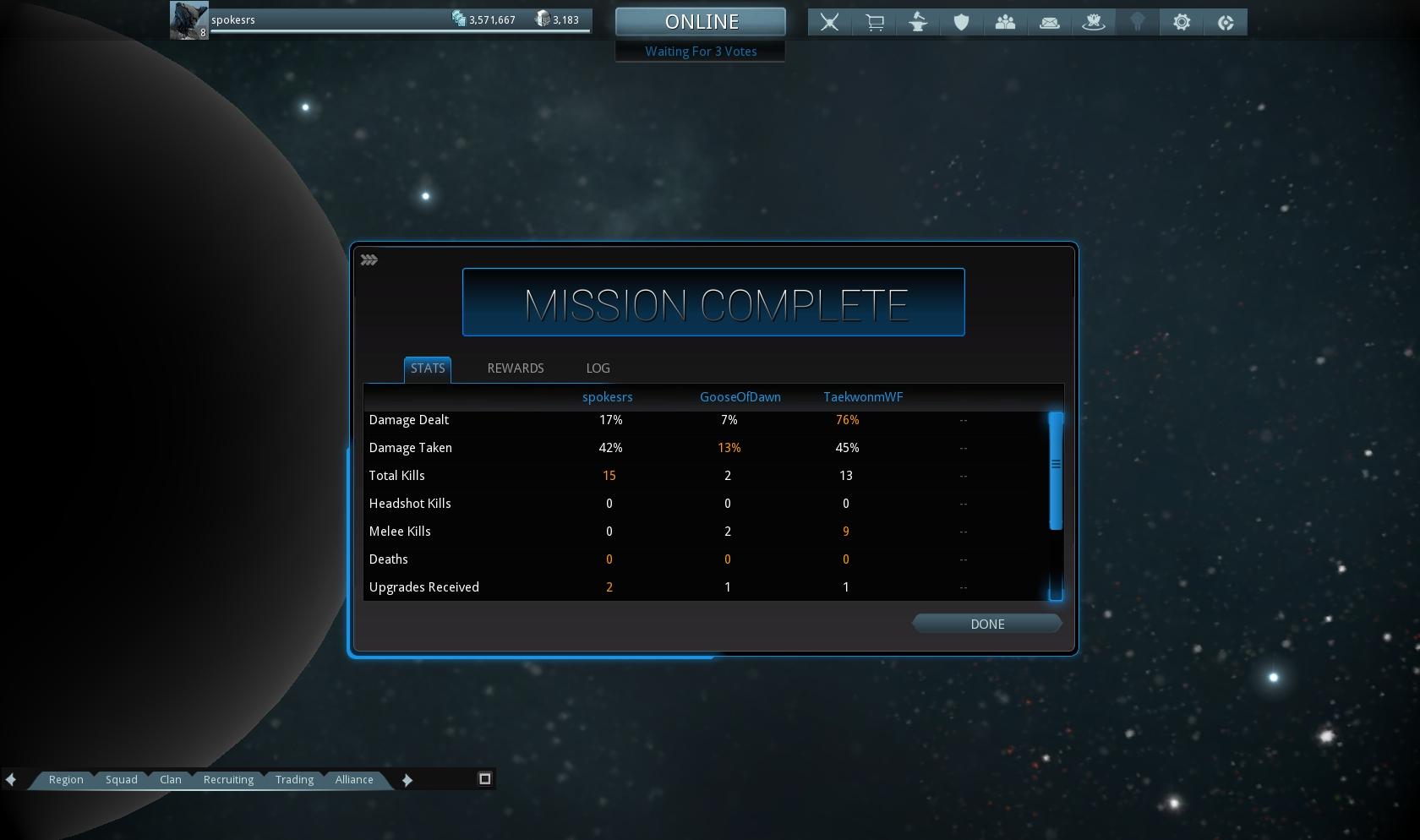The height and width of the screenshot is (840, 1420).
Task: Open the Recruiting chat tab
Action: [228, 779]
